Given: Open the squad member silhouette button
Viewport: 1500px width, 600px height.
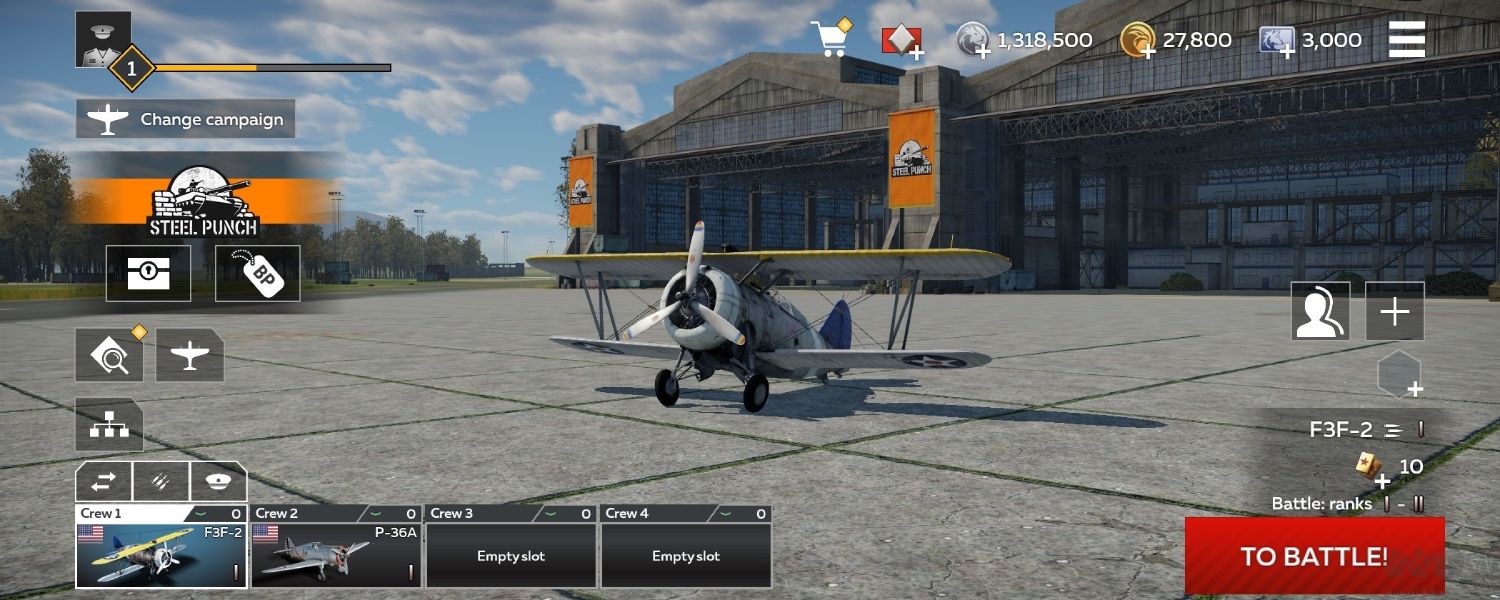Looking at the screenshot, I should [1320, 311].
